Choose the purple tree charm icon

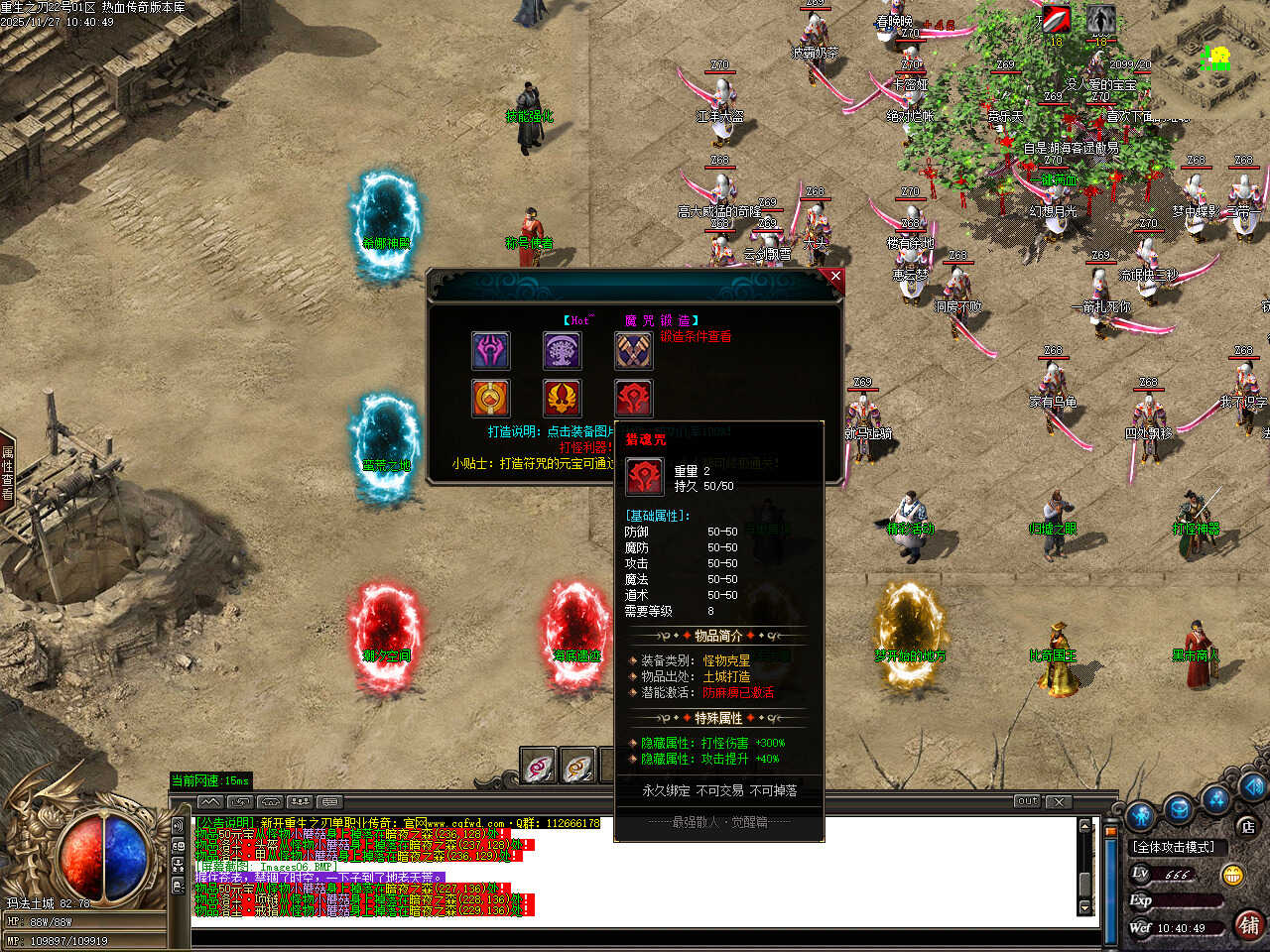click(x=562, y=351)
